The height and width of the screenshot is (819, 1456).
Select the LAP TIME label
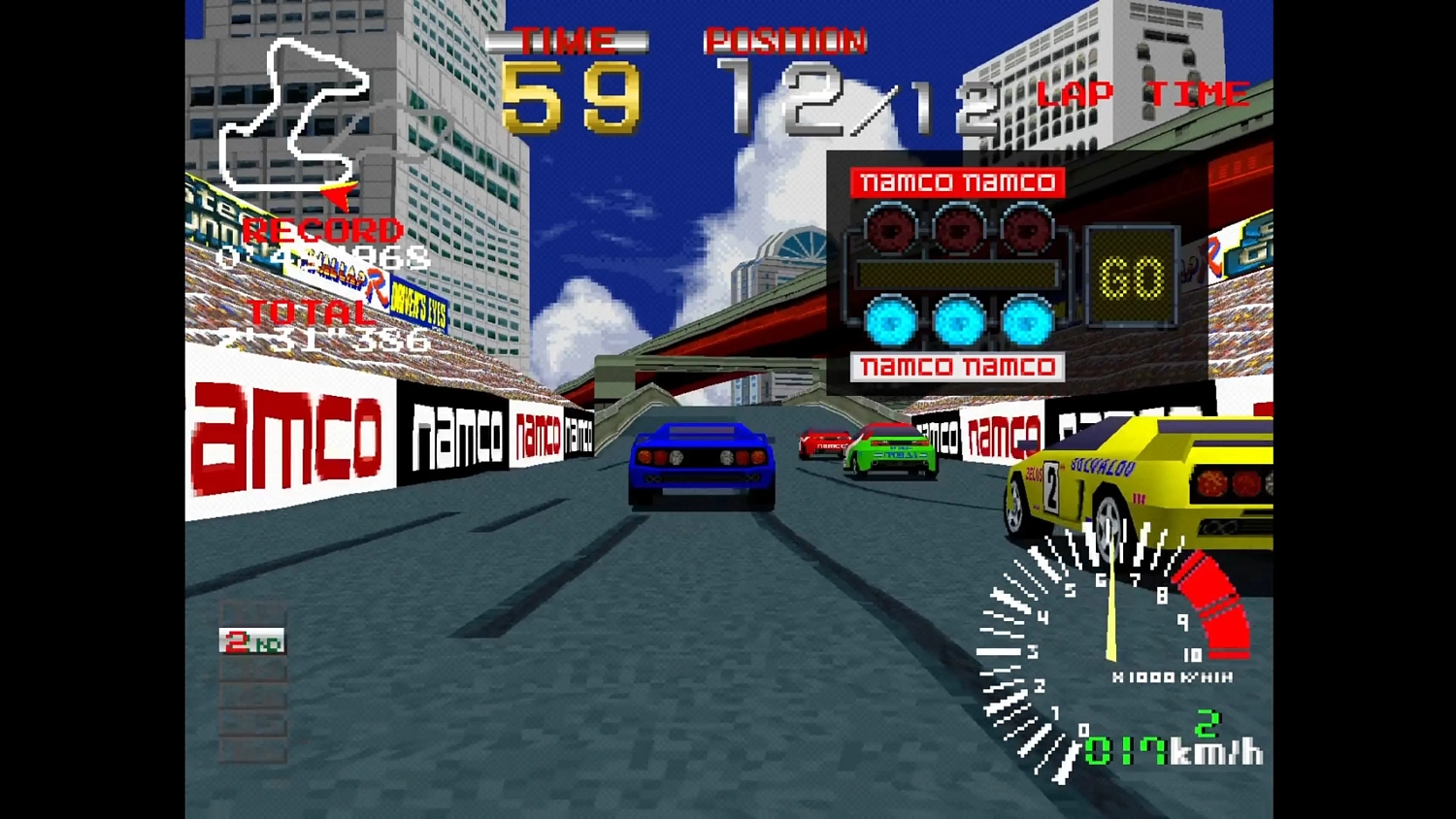(1142, 94)
